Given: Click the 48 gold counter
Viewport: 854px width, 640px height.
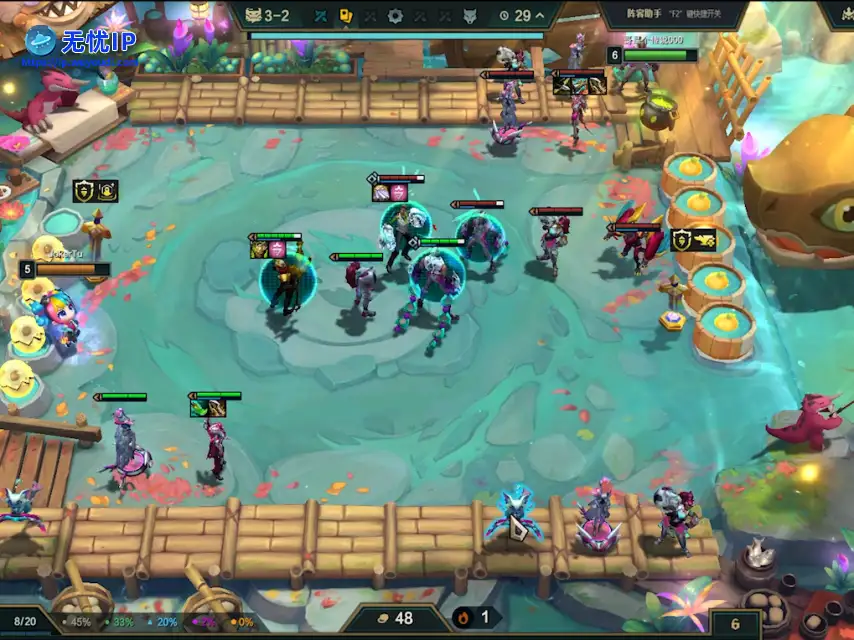Looking at the screenshot, I should [394, 619].
